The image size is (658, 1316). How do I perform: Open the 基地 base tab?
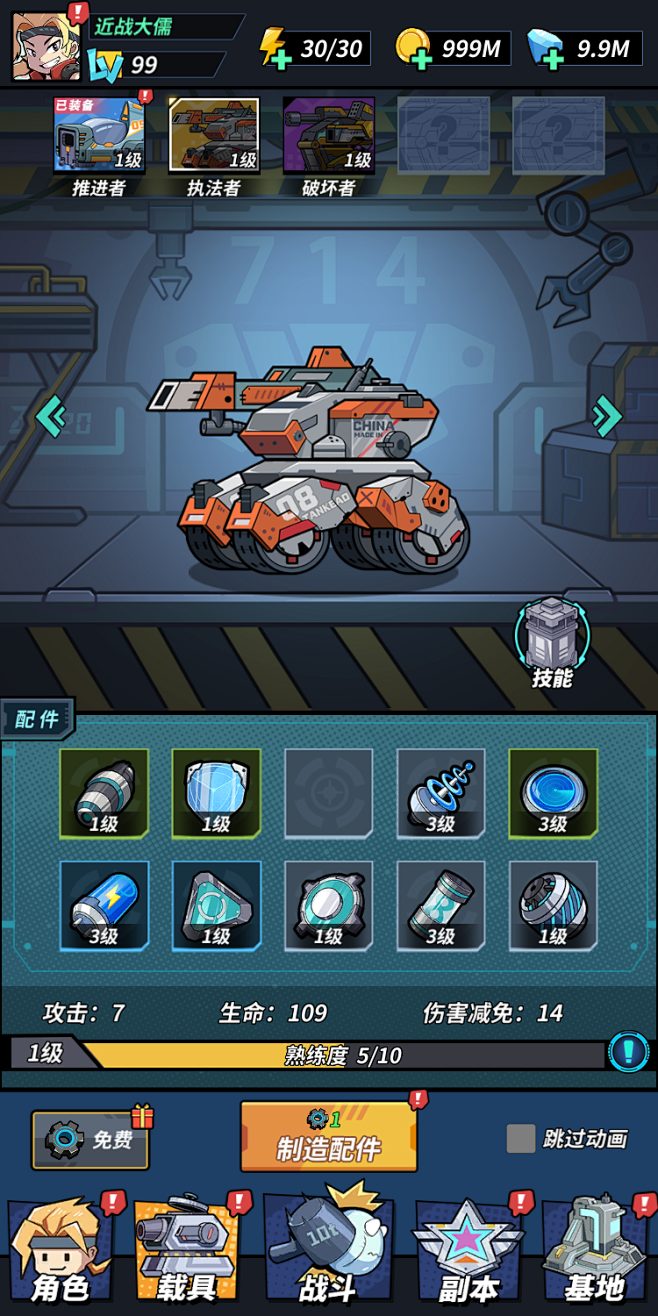(x=597, y=1253)
